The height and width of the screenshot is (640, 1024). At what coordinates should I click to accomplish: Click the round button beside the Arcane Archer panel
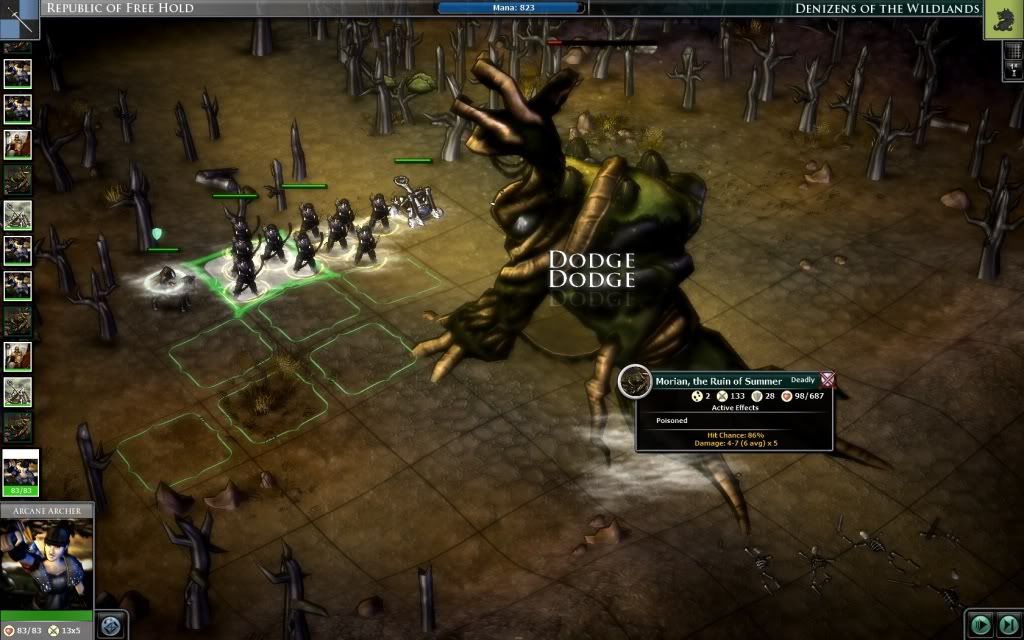click(x=111, y=625)
